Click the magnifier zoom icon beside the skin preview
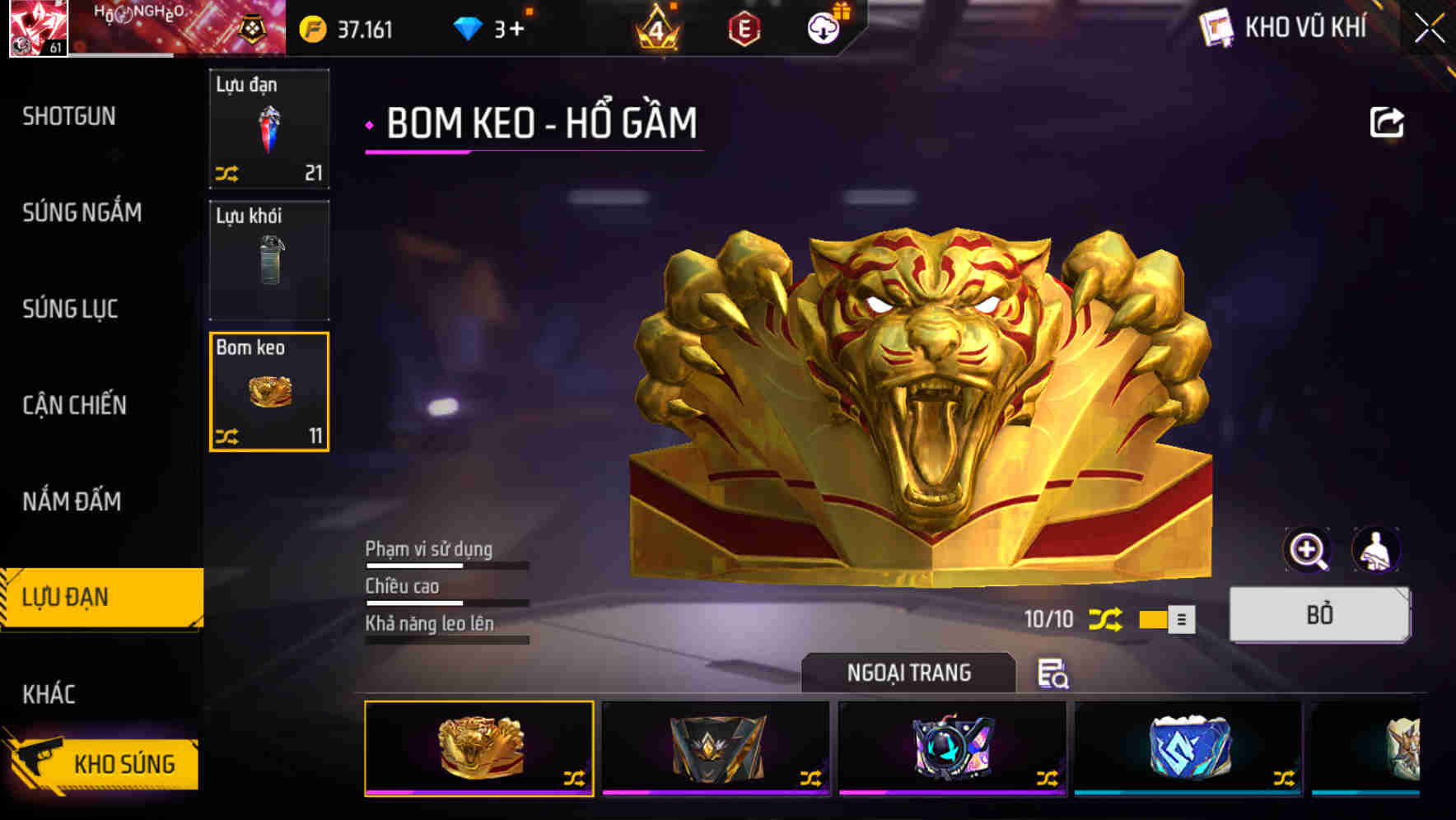The height and width of the screenshot is (820, 1456). (1308, 550)
